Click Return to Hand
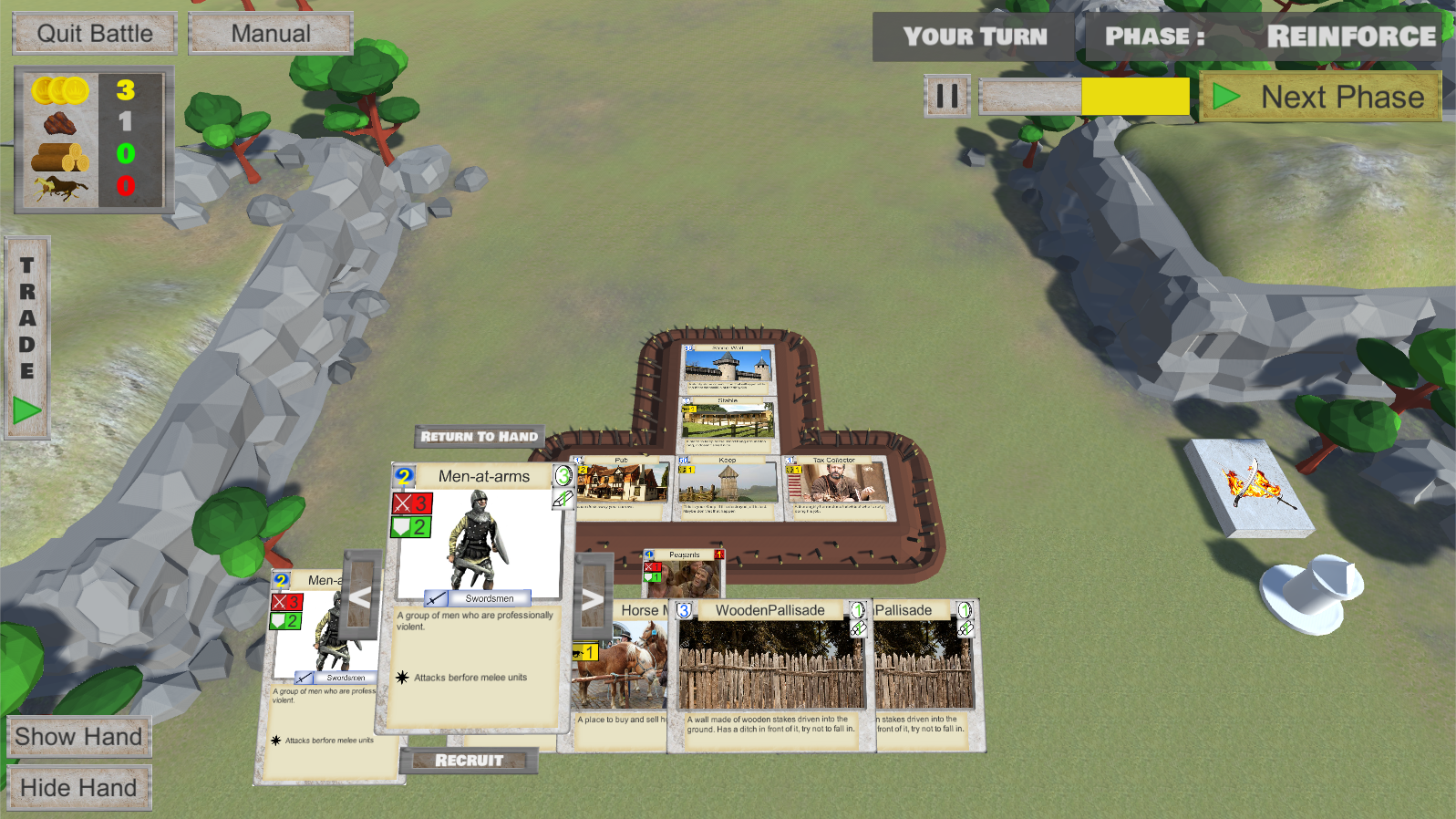Viewport: 1456px width, 819px height. [x=480, y=437]
